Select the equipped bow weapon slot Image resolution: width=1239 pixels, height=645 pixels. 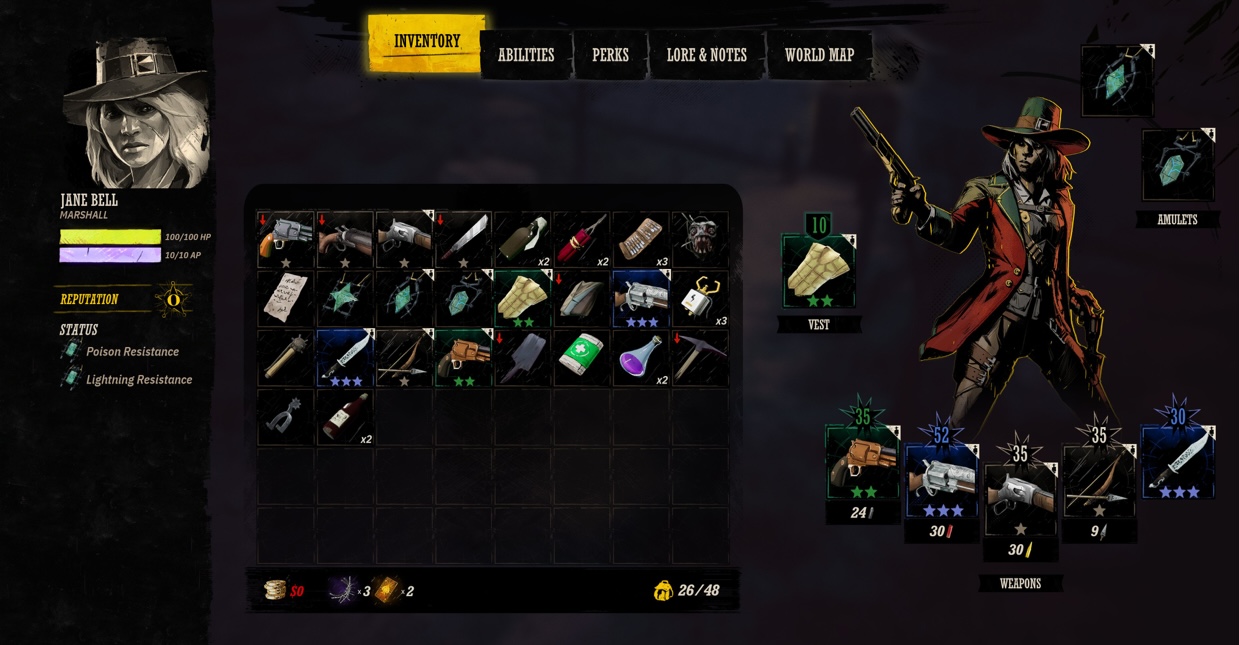coord(1098,481)
